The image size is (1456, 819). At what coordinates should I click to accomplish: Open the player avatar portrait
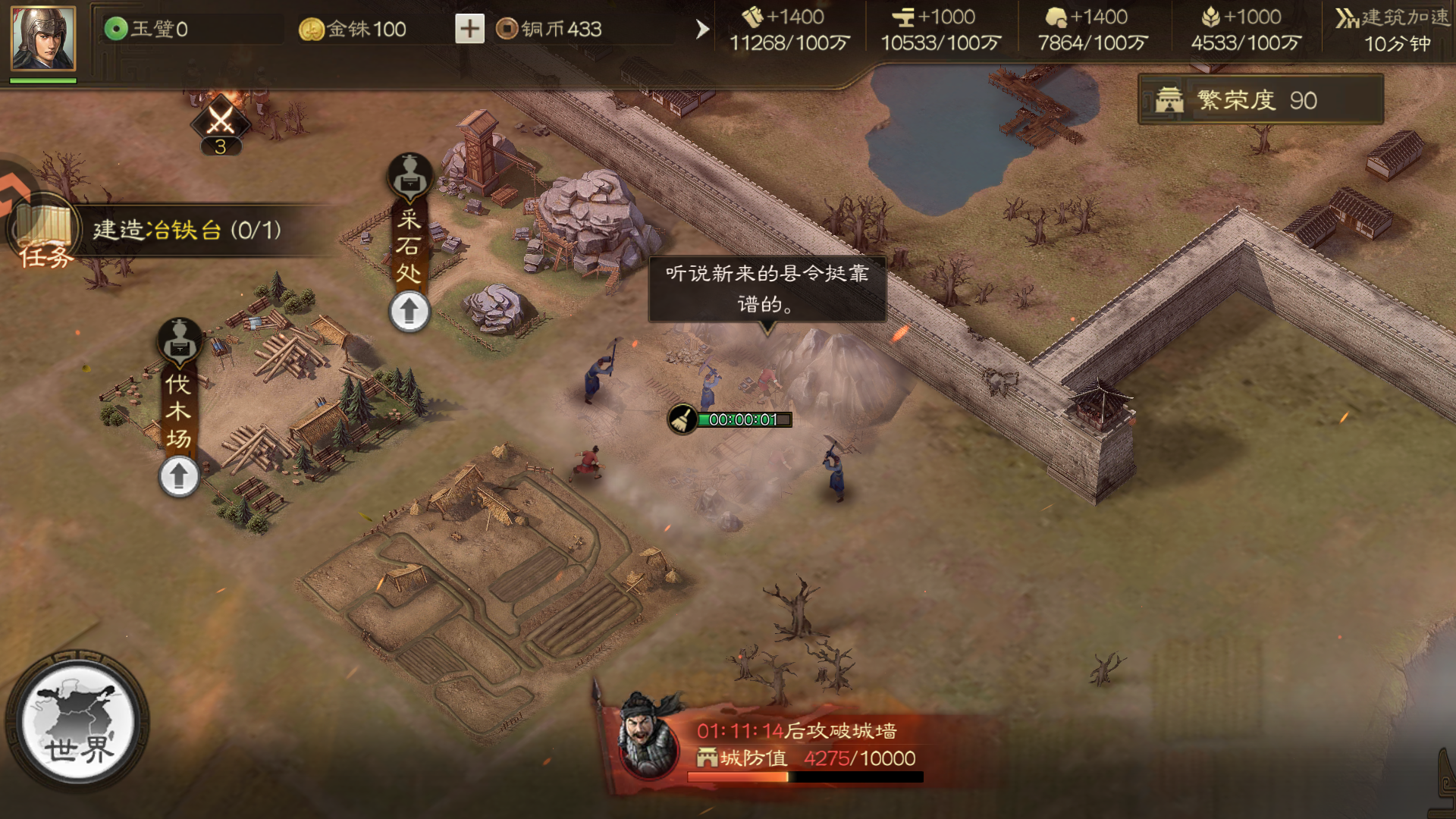pos(43,39)
